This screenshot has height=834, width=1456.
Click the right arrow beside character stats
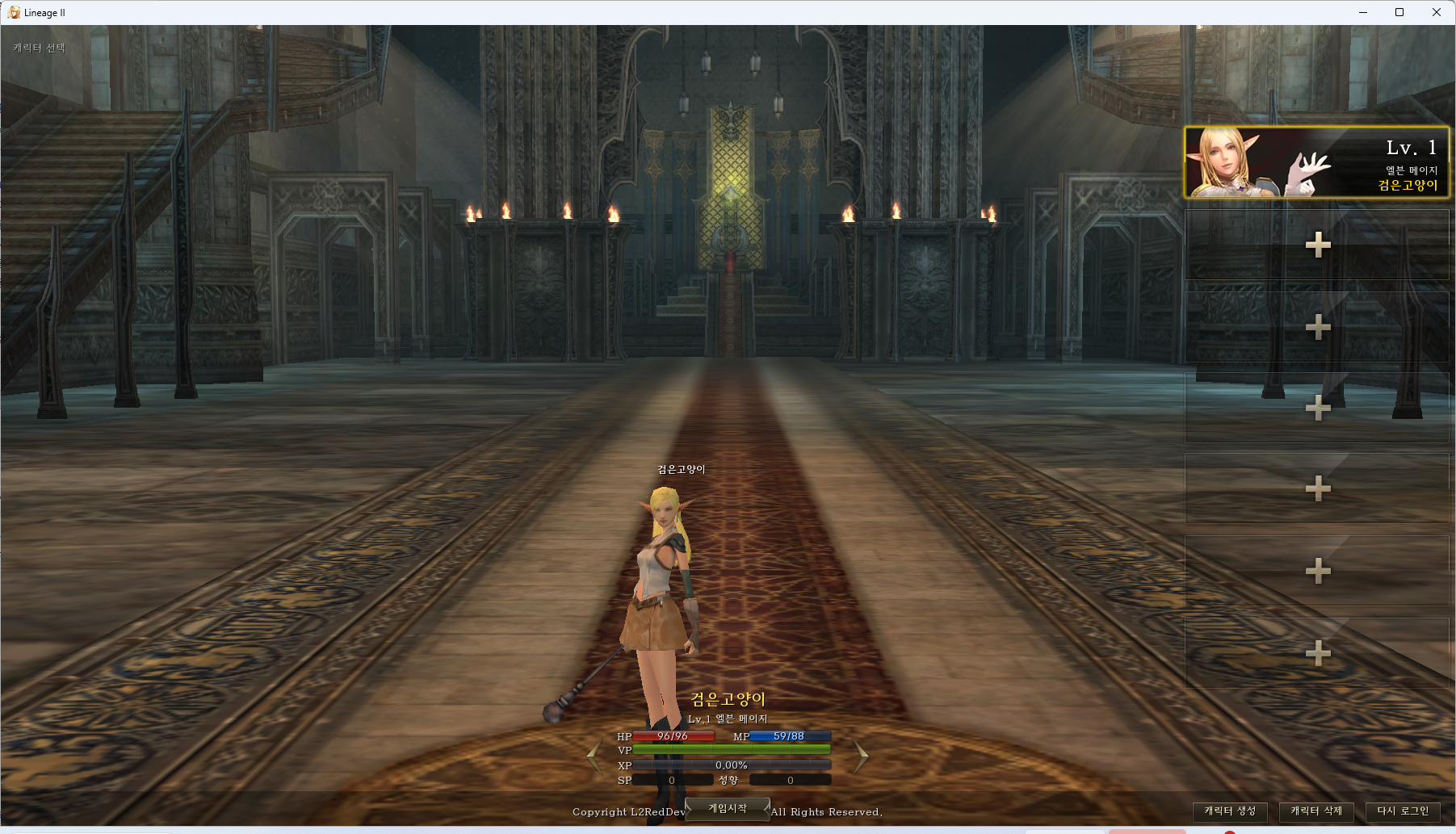[861, 757]
